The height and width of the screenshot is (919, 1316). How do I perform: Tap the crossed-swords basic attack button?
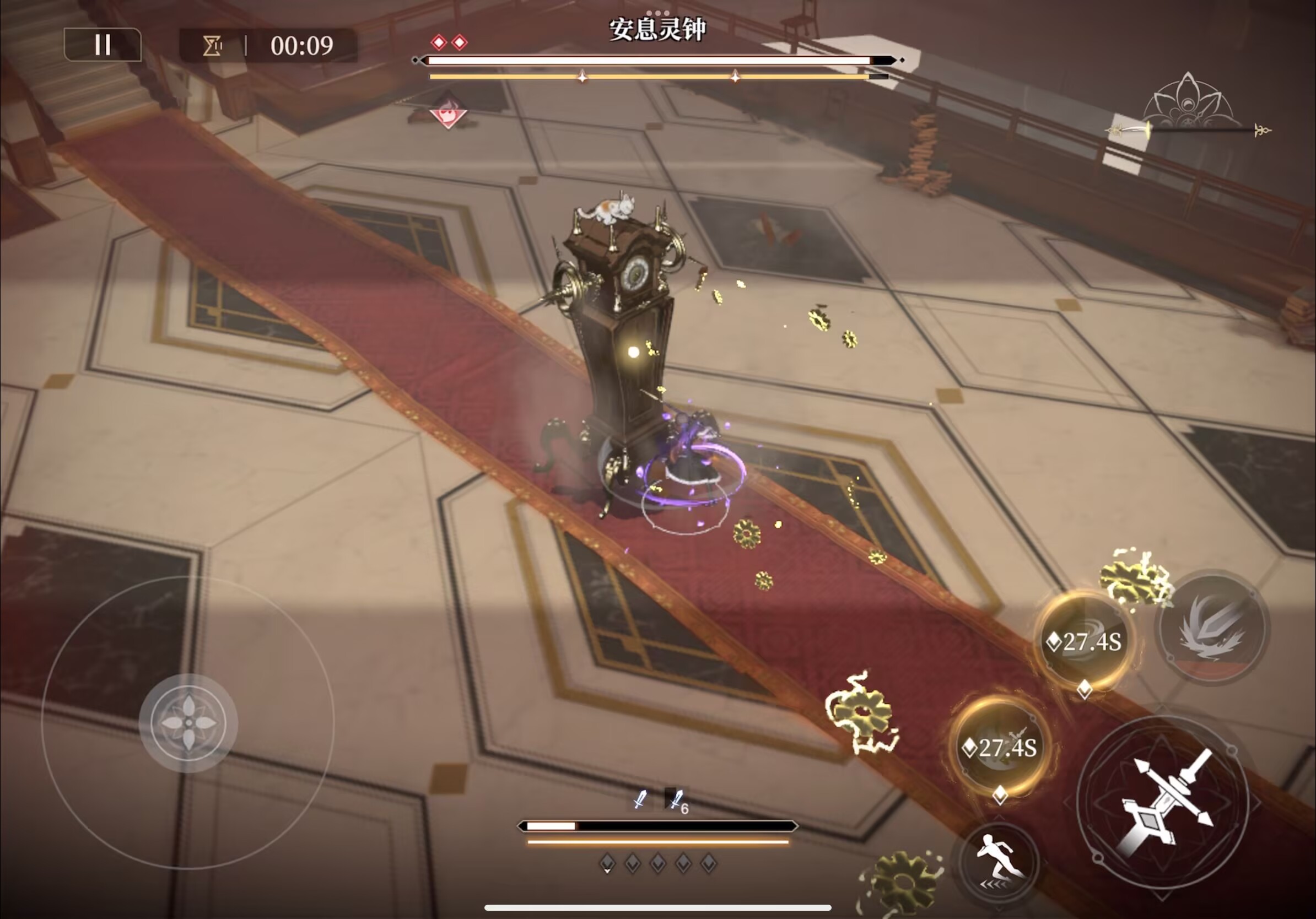click(1163, 802)
